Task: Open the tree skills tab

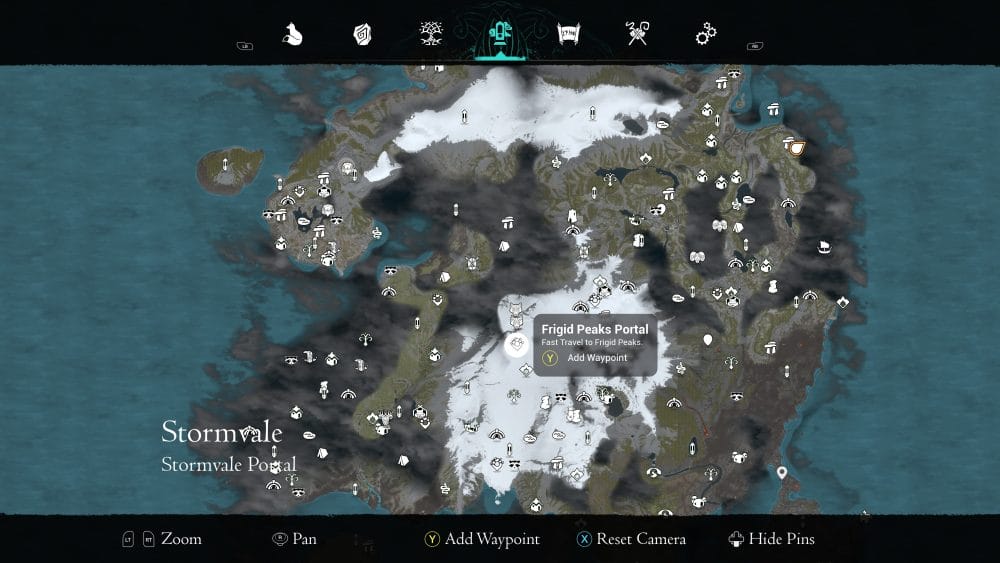Action: (x=431, y=35)
